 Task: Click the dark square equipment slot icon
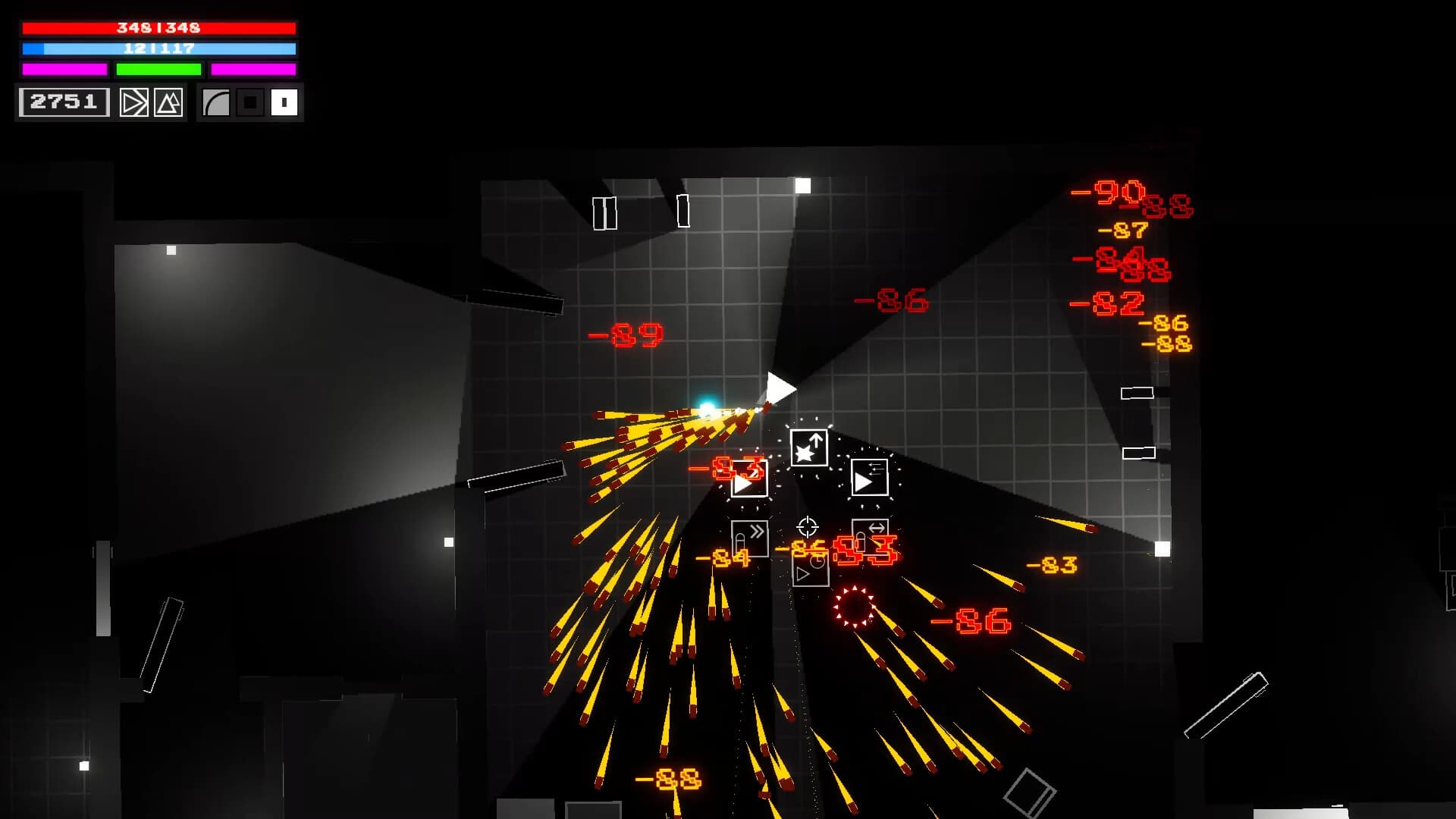pos(249,102)
